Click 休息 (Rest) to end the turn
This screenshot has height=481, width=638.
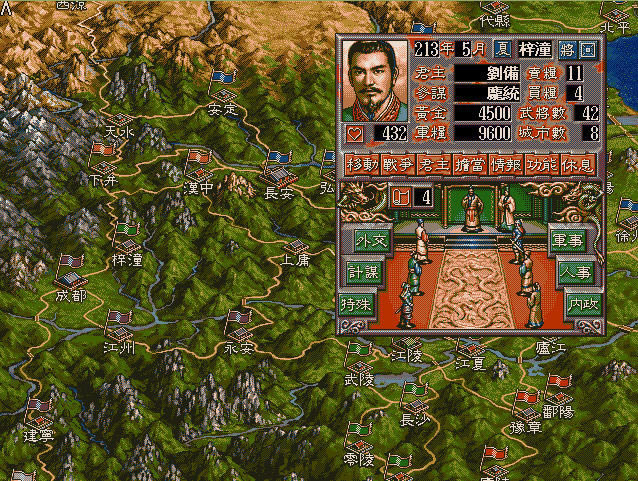pos(577,164)
